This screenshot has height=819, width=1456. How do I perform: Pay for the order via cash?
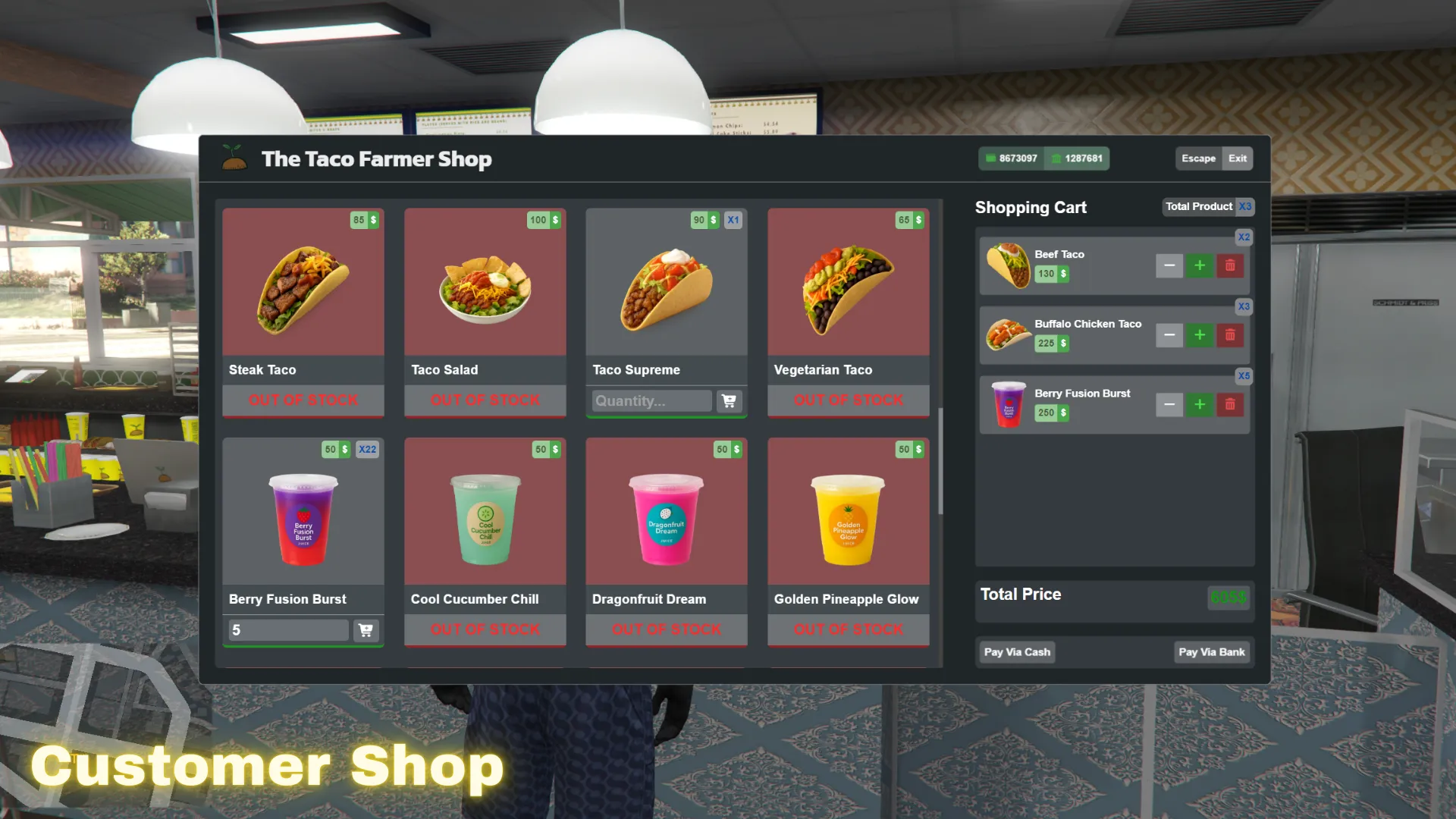click(x=1016, y=651)
